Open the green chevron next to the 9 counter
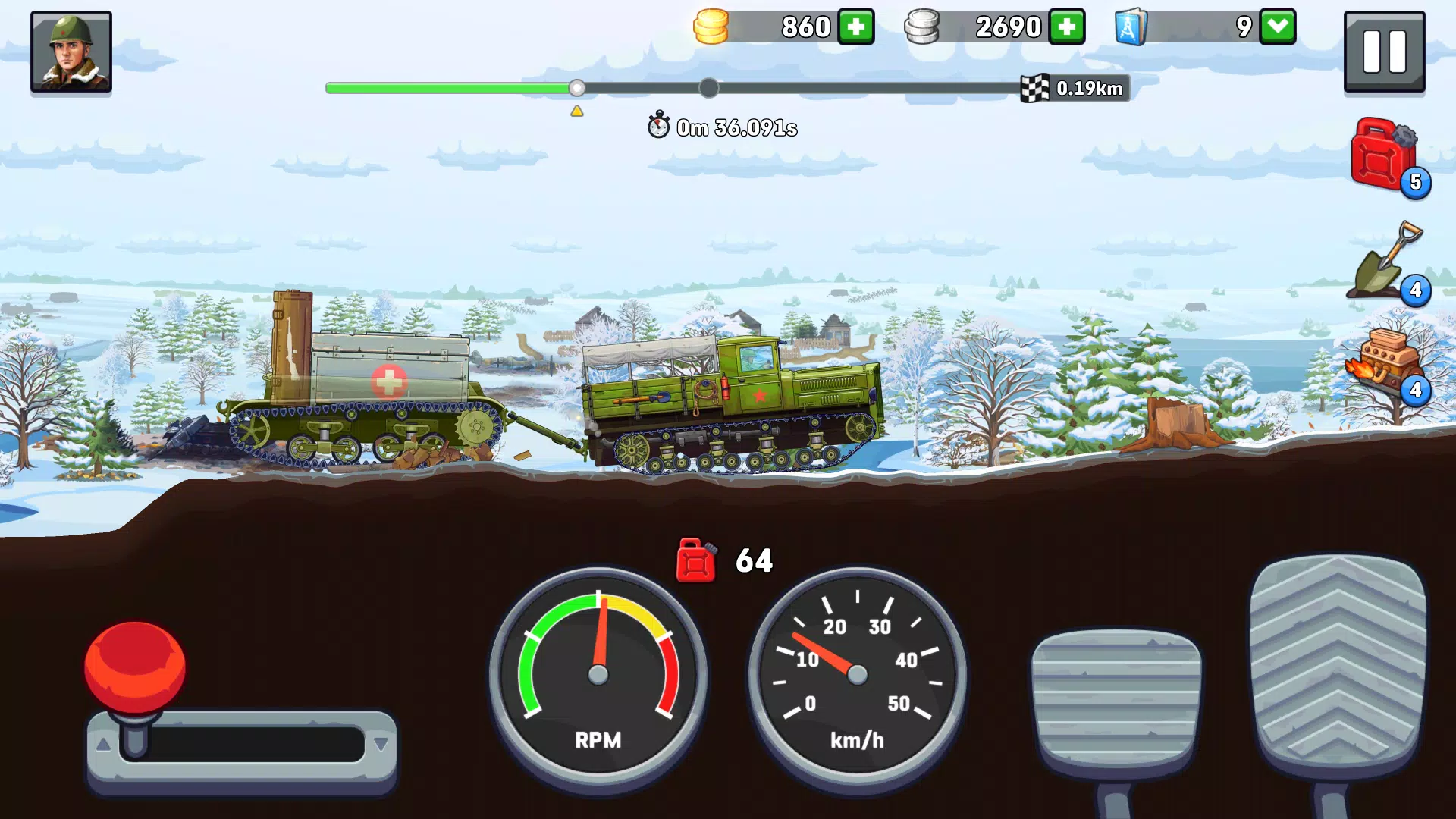This screenshot has width=1456, height=819. pyautogui.click(x=1278, y=27)
